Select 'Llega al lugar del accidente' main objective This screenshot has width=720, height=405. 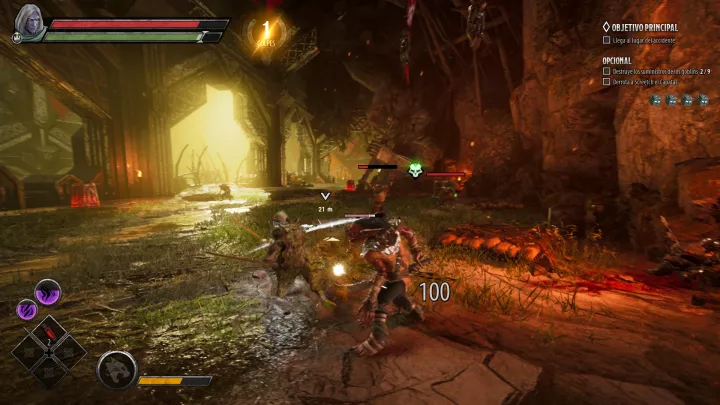645,40
